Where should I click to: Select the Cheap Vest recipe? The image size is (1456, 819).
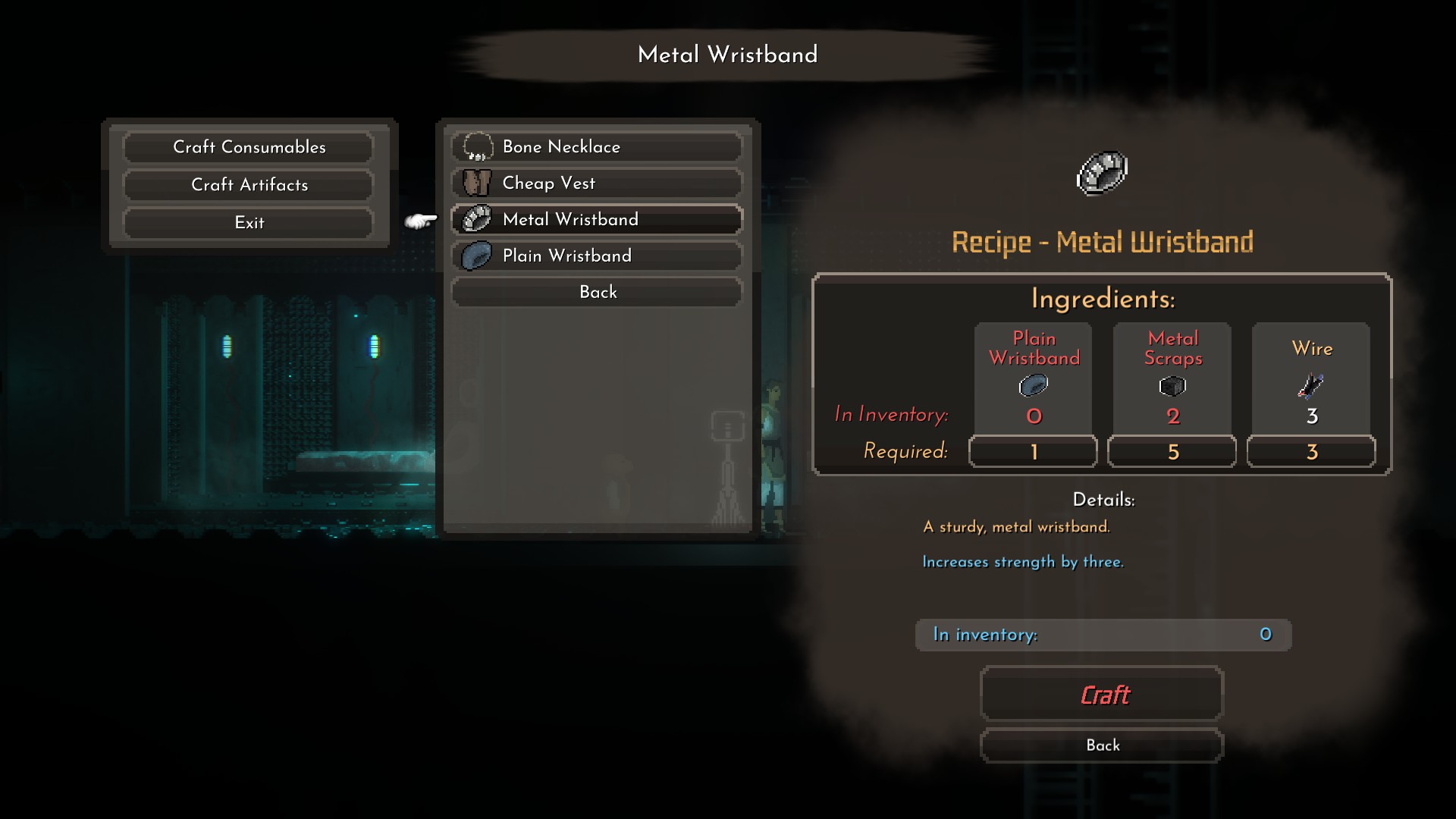597,184
